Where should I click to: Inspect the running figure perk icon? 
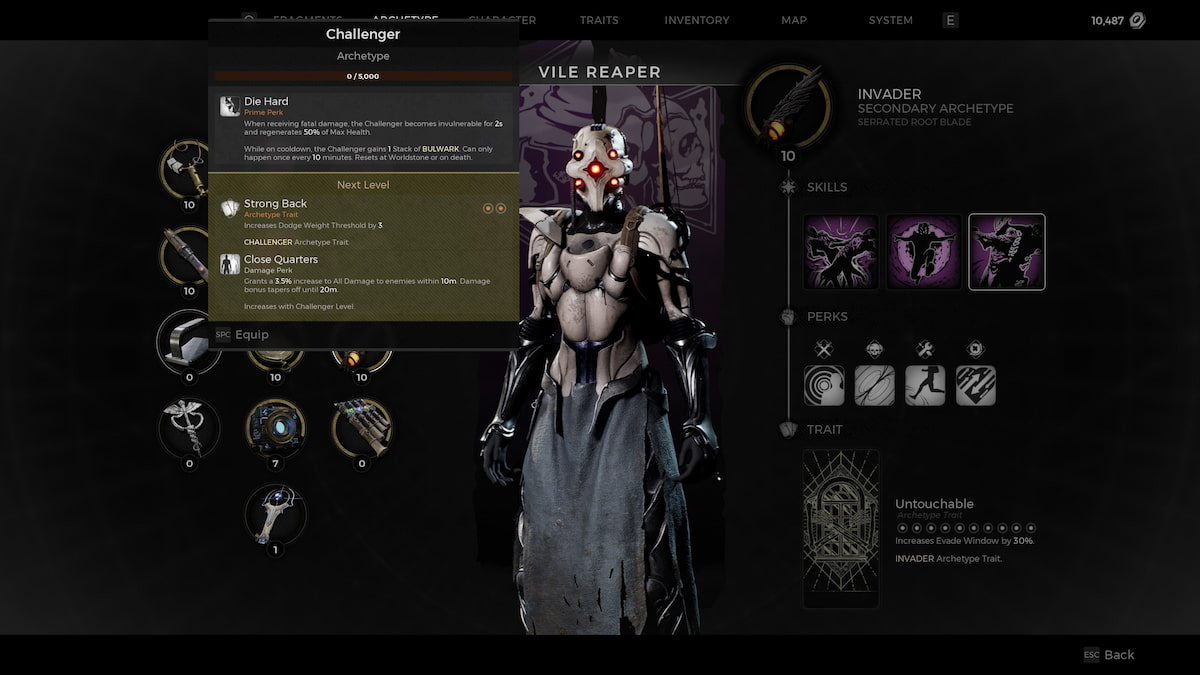click(x=925, y=385)
